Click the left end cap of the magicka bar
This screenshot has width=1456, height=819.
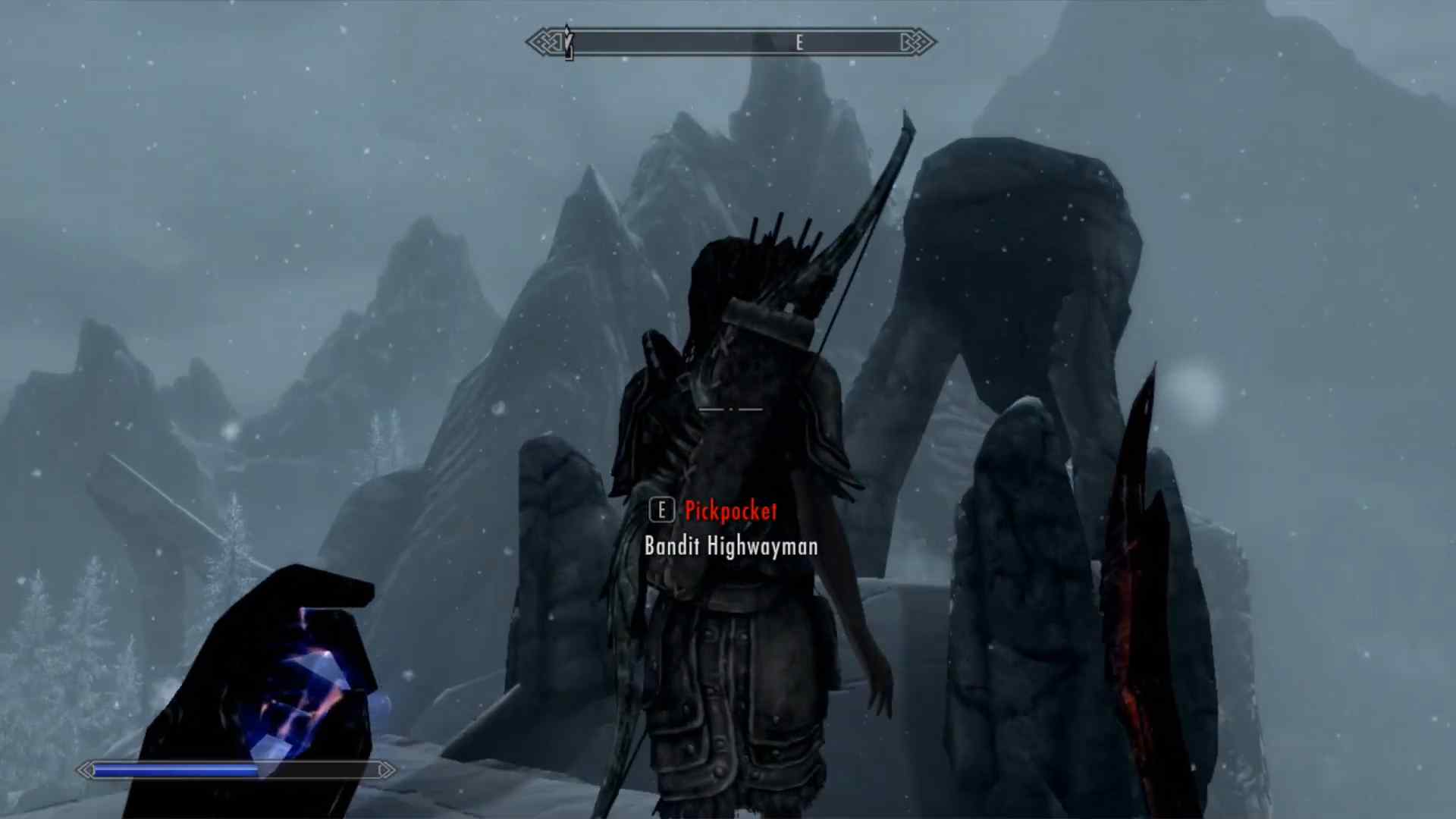pos(85,770)
